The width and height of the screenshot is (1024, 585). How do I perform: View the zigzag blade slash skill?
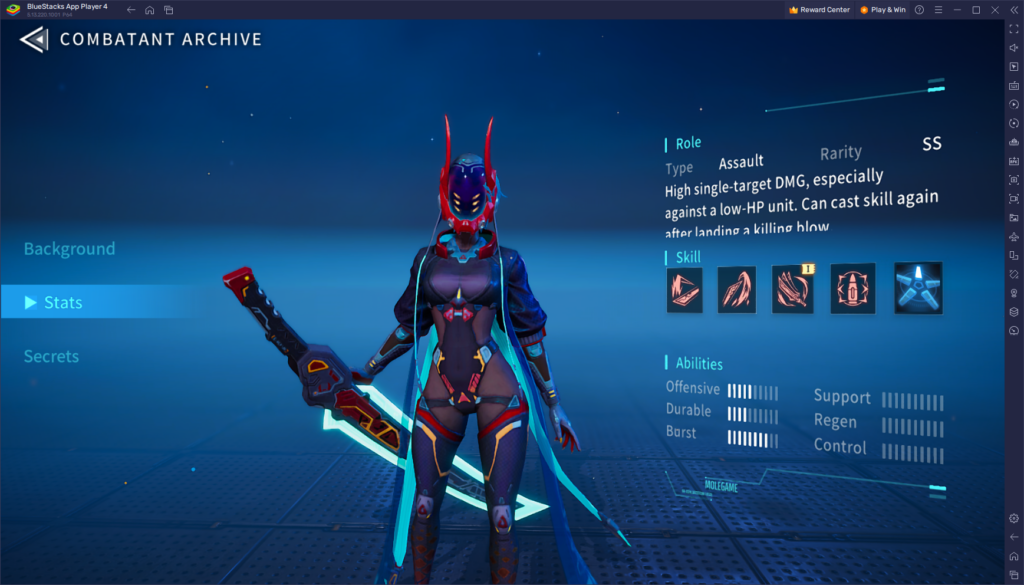[x=685, y=289]
